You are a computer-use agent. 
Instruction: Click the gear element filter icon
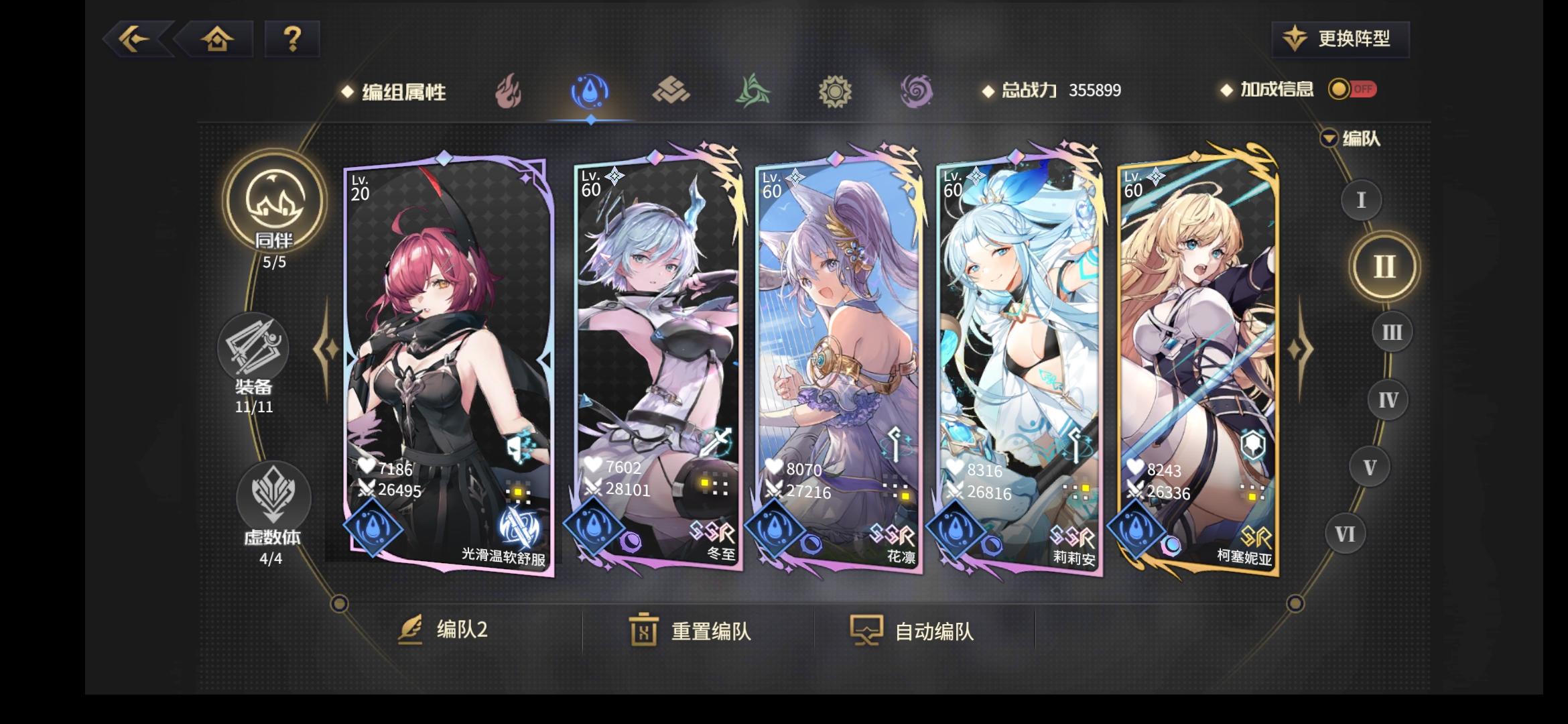pos(835,92)
